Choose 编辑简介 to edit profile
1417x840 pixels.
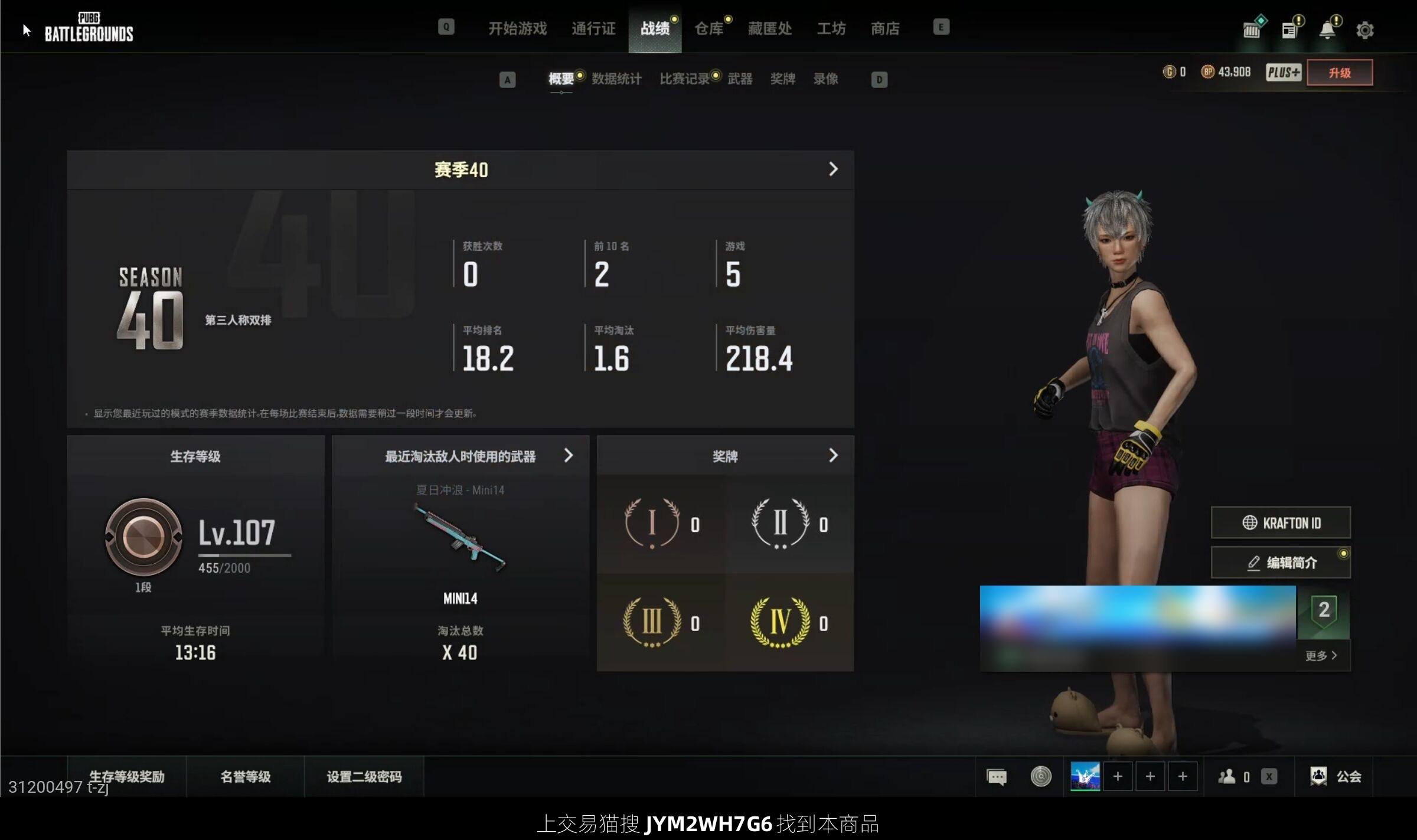pos(1281,563)
